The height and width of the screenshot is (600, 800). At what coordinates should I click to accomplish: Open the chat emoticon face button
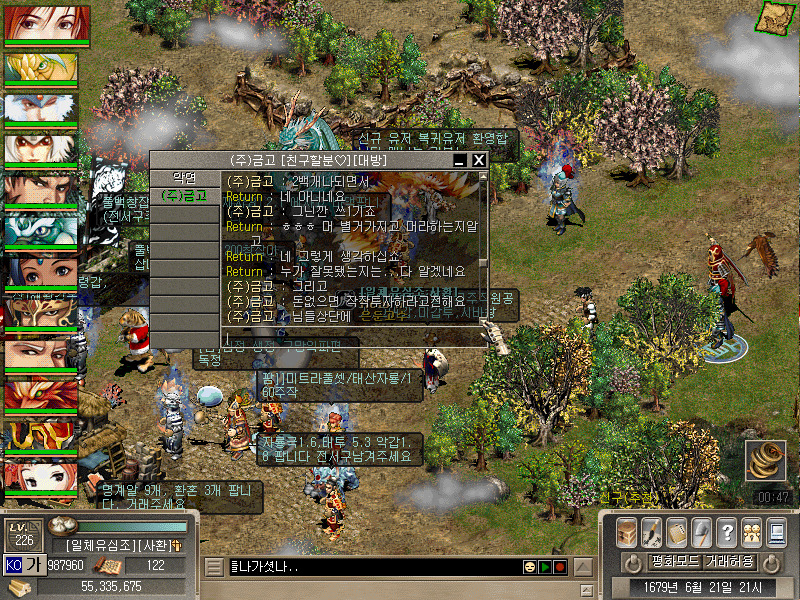click(x=529, y=568)
